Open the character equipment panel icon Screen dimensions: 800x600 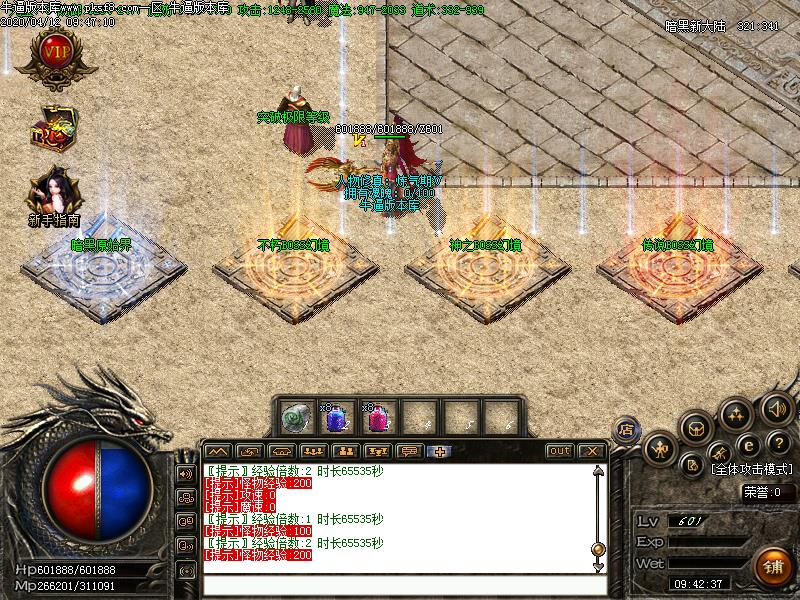tap(660, 447)
